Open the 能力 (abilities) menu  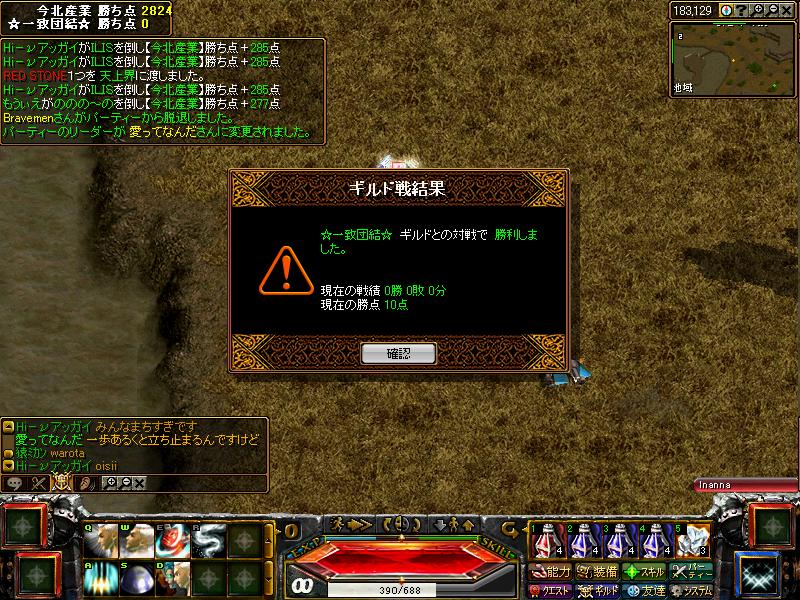coord(551,572)
